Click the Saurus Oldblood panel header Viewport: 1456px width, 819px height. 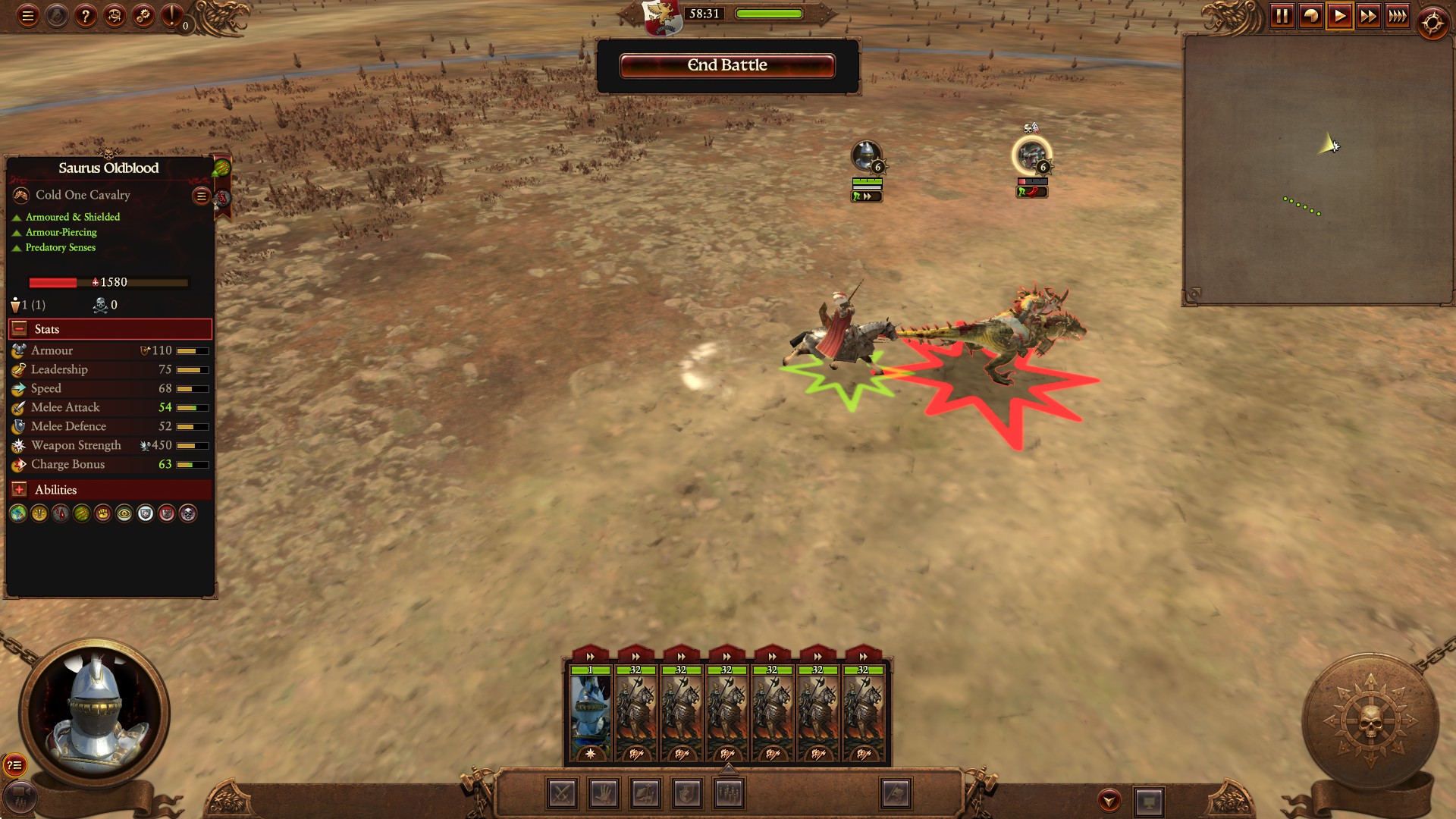[x=109, y=168]
